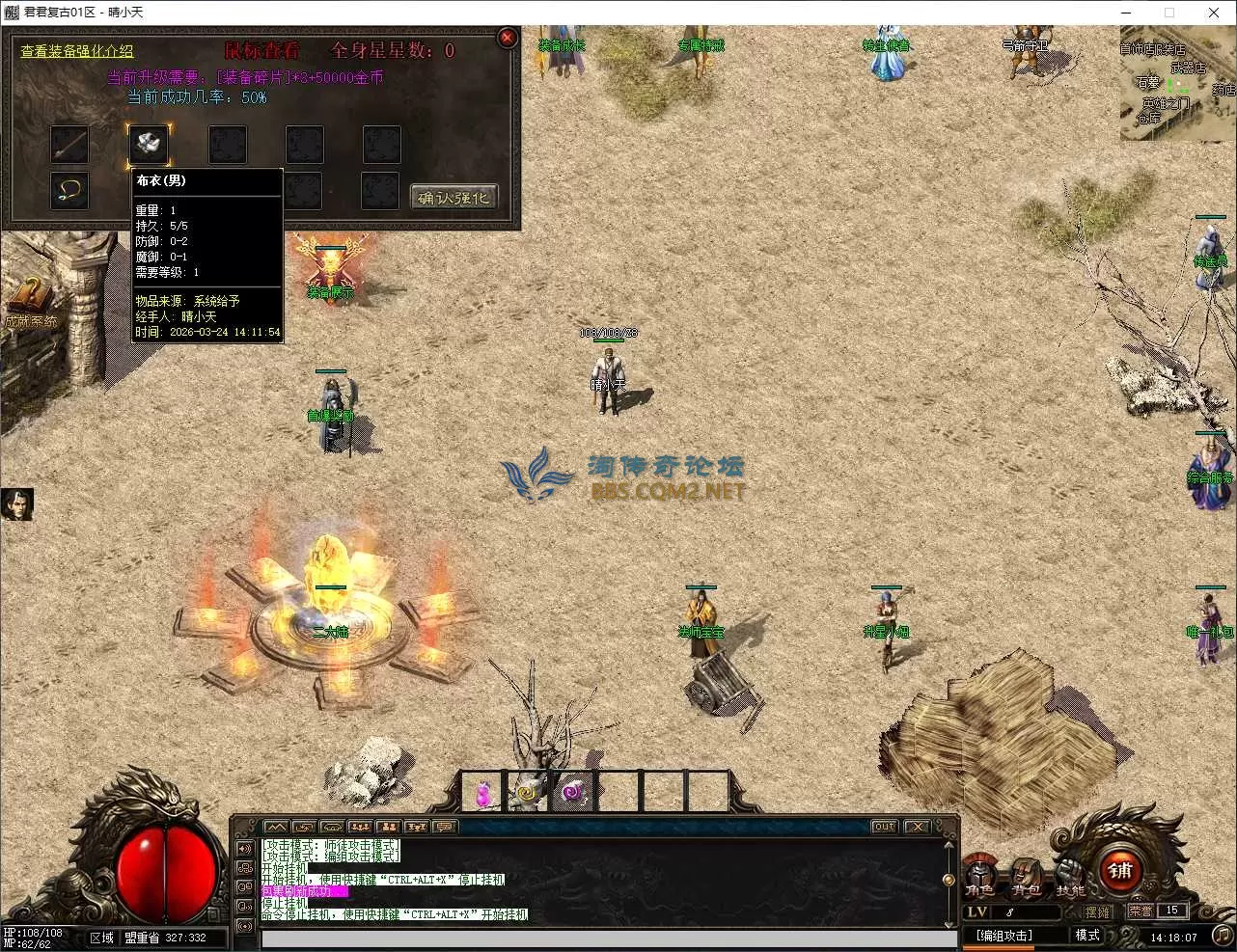Toggle the music note sound button
The height and width of the screenshot is (952, 1237).
coord(1221,935)
